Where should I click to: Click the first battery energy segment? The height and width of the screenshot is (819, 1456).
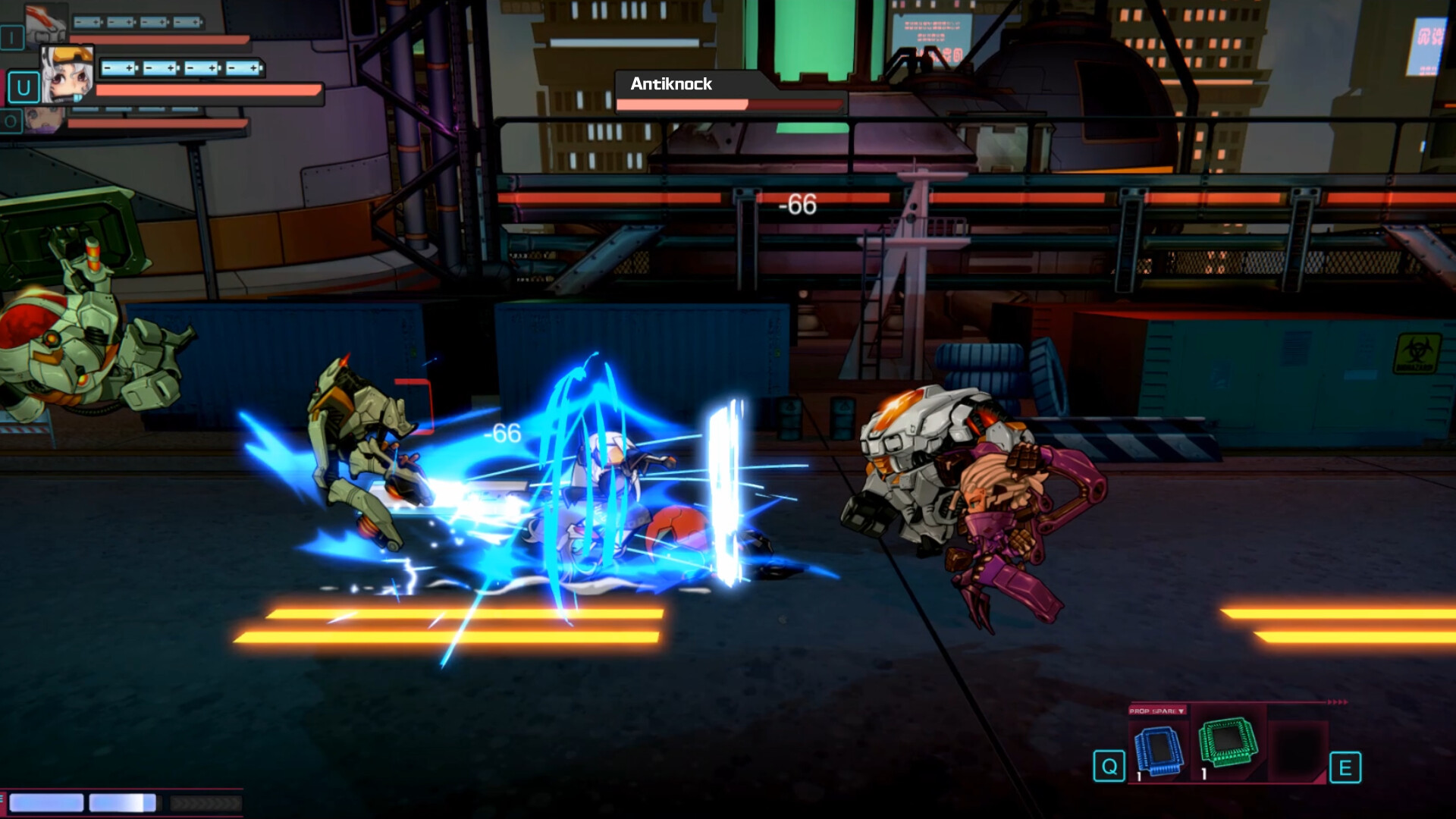(x=86, y=22)
